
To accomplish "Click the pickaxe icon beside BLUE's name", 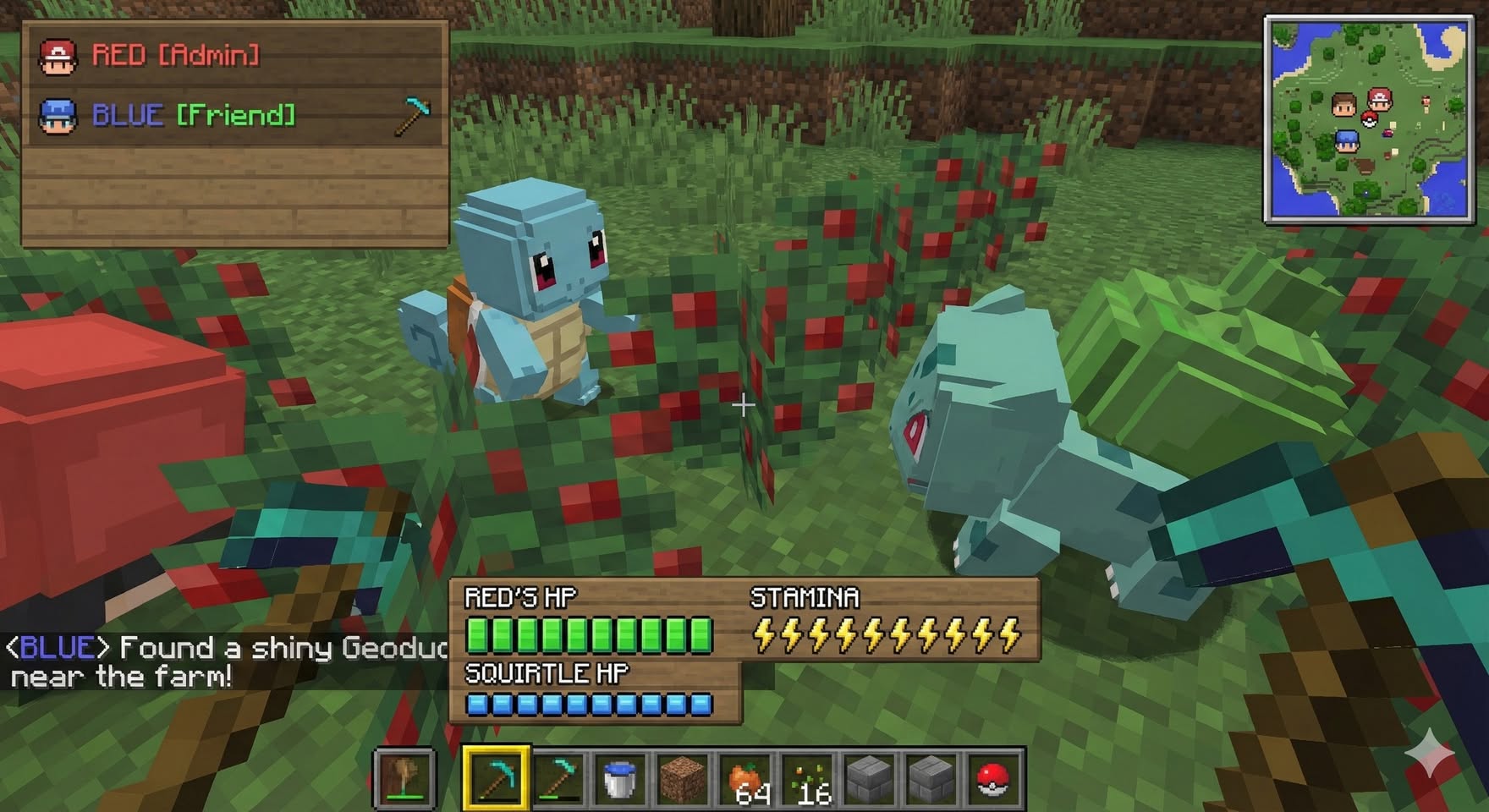I will pos(412,117).
